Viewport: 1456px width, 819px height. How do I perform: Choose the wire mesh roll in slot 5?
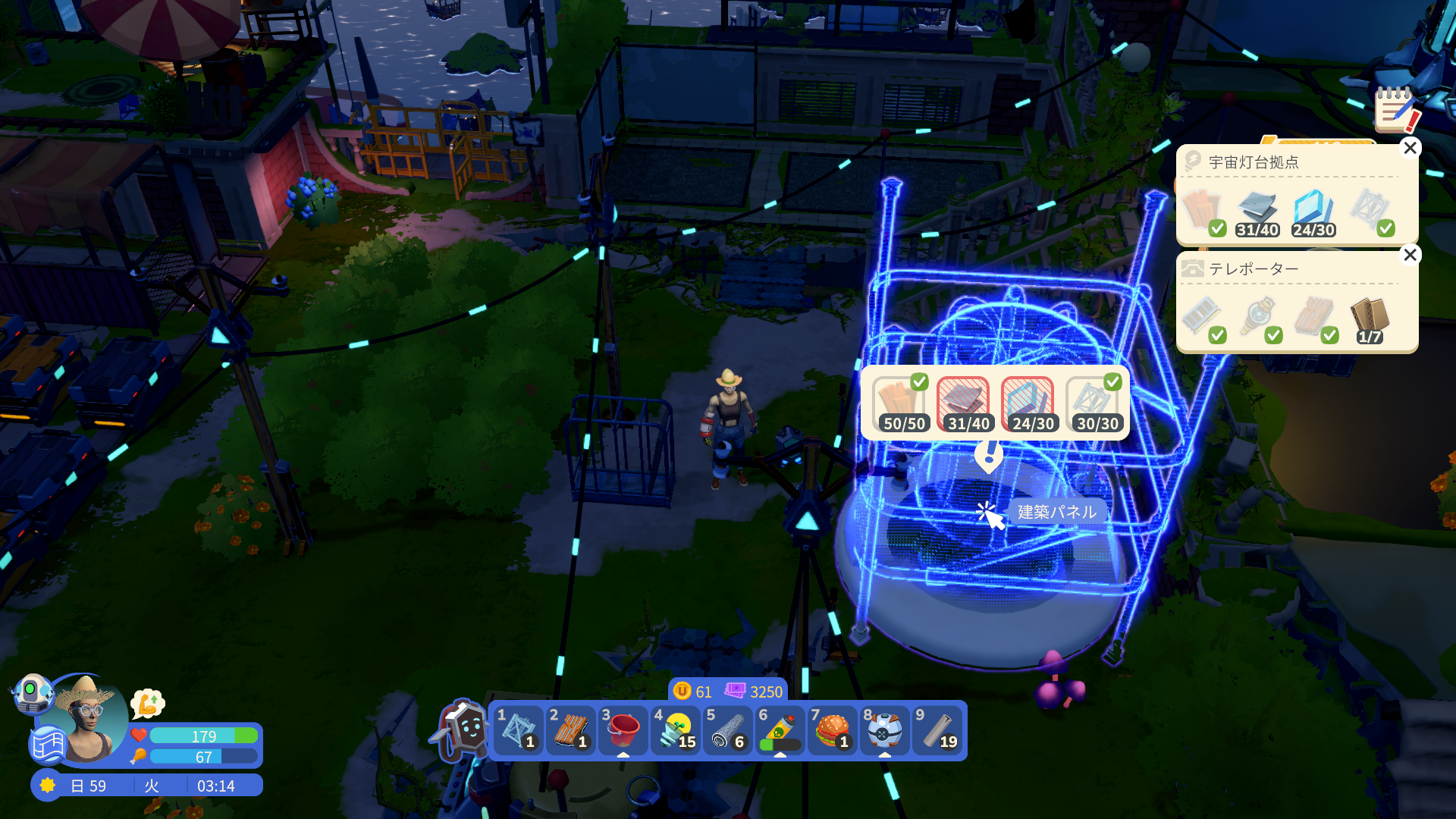tap(728, 730)
